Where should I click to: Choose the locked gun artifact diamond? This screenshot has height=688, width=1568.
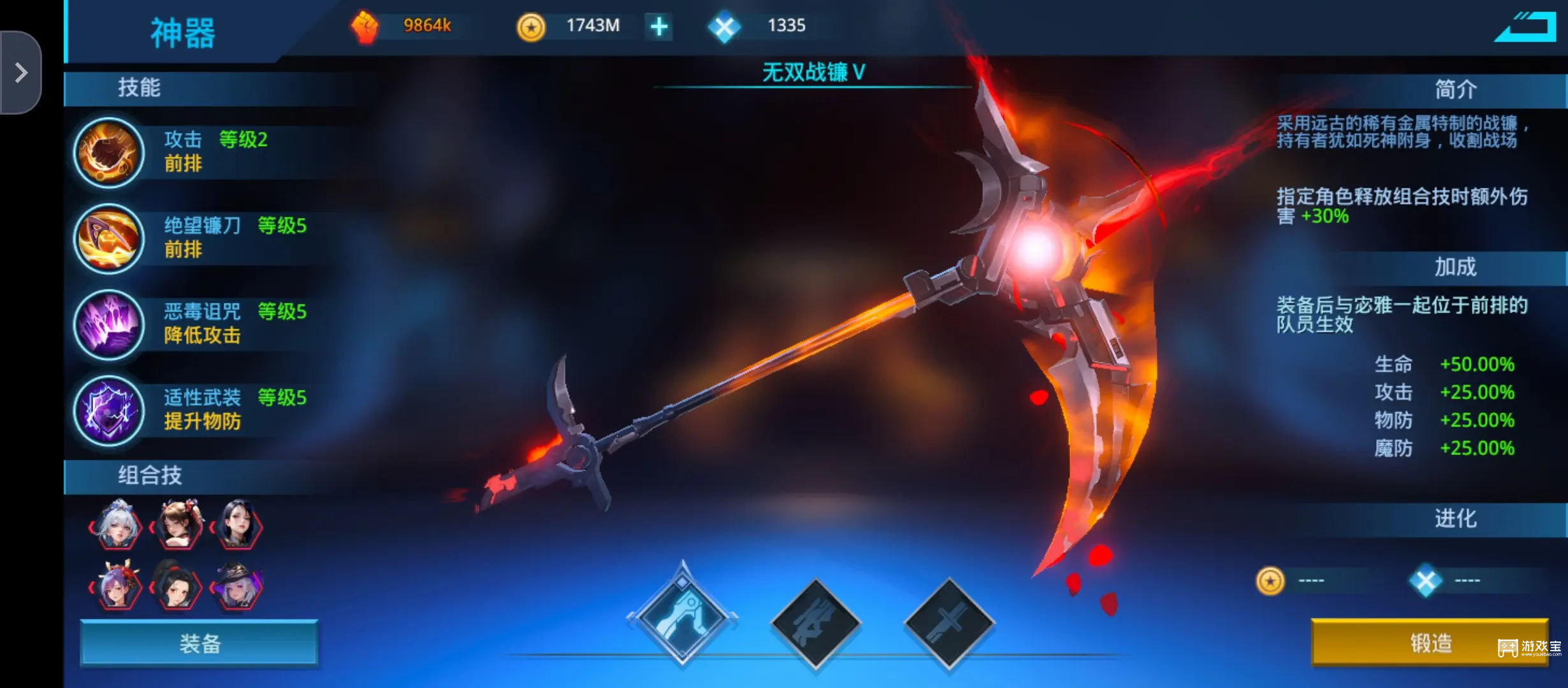(x=816, y=623)
